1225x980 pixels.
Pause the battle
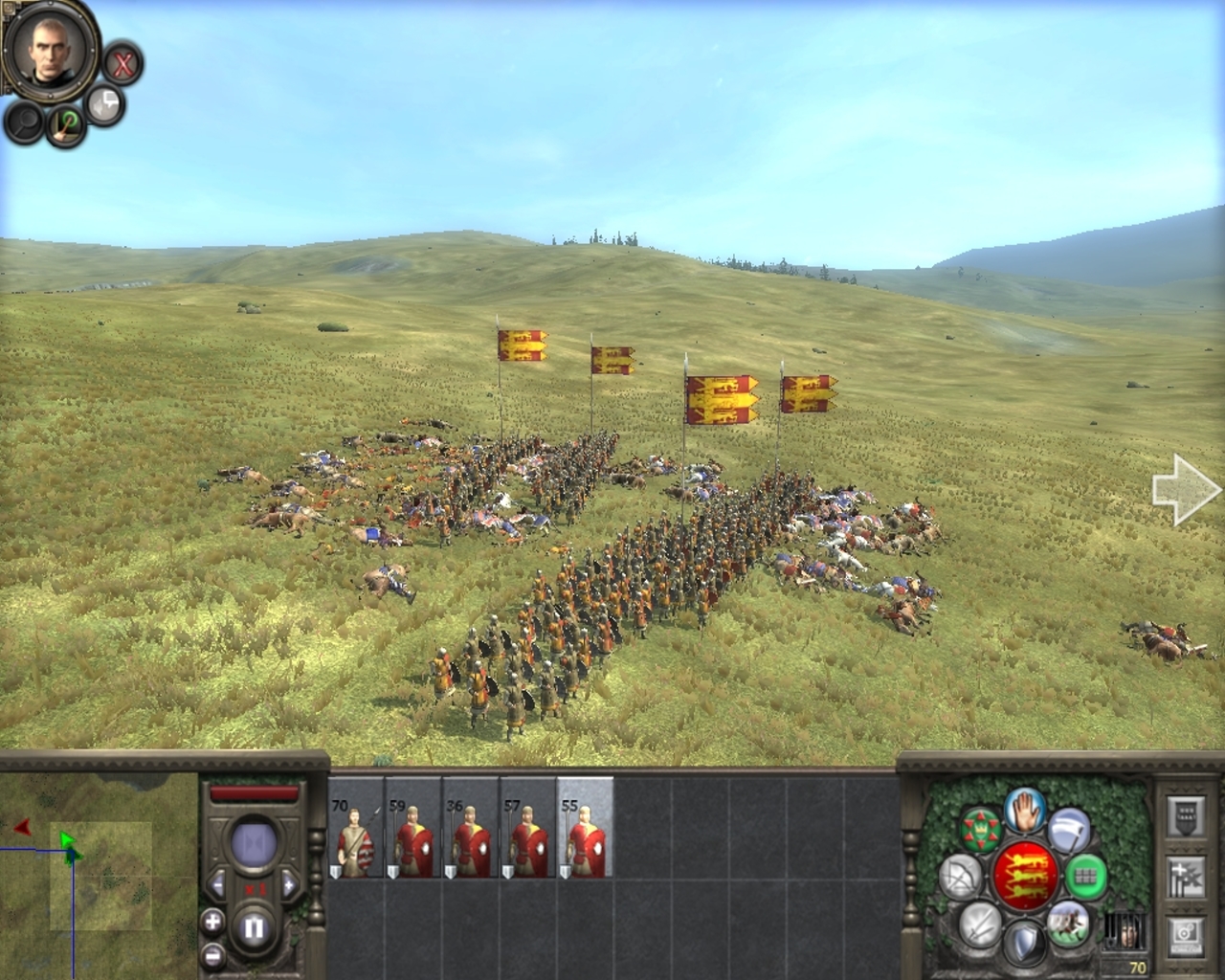point(253,927)
